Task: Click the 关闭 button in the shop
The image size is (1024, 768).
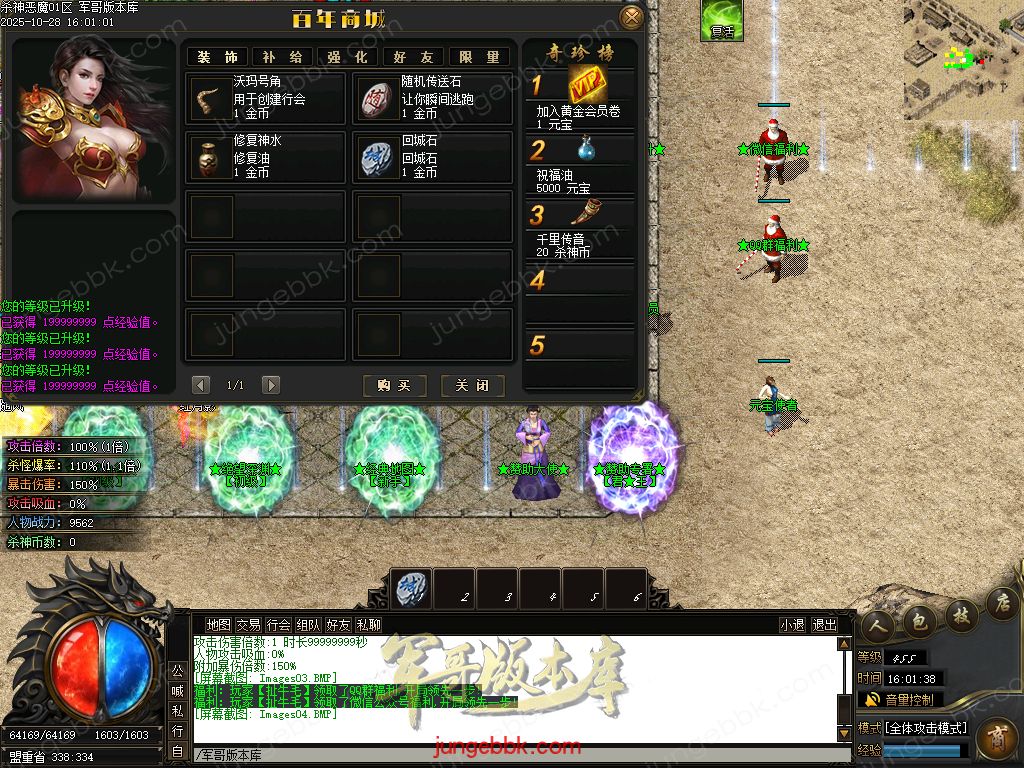Action: coord(472,385)
